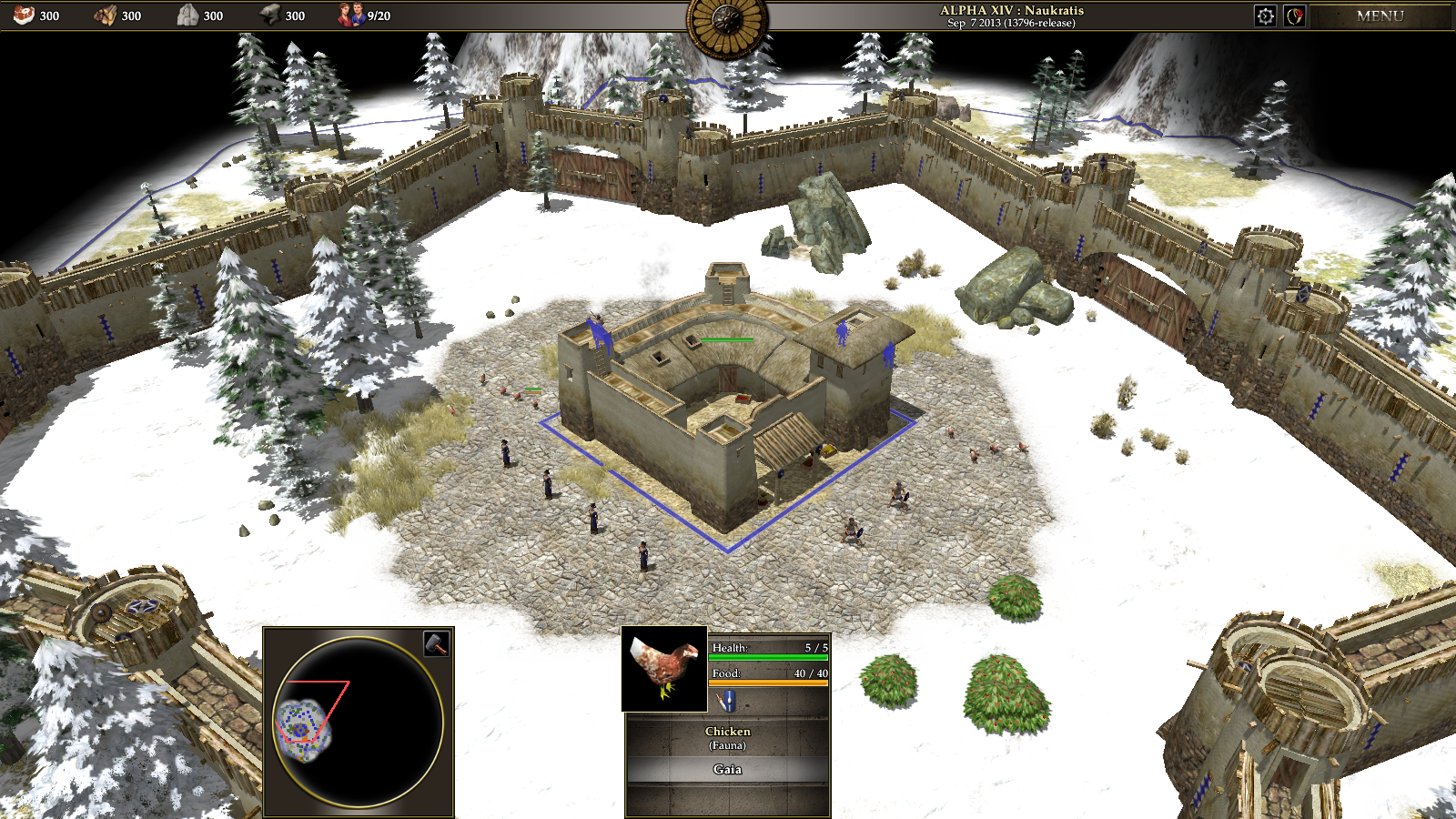Open the game MENU
This screenshot has width=1456, height=819.
[x=1380, y=15]
